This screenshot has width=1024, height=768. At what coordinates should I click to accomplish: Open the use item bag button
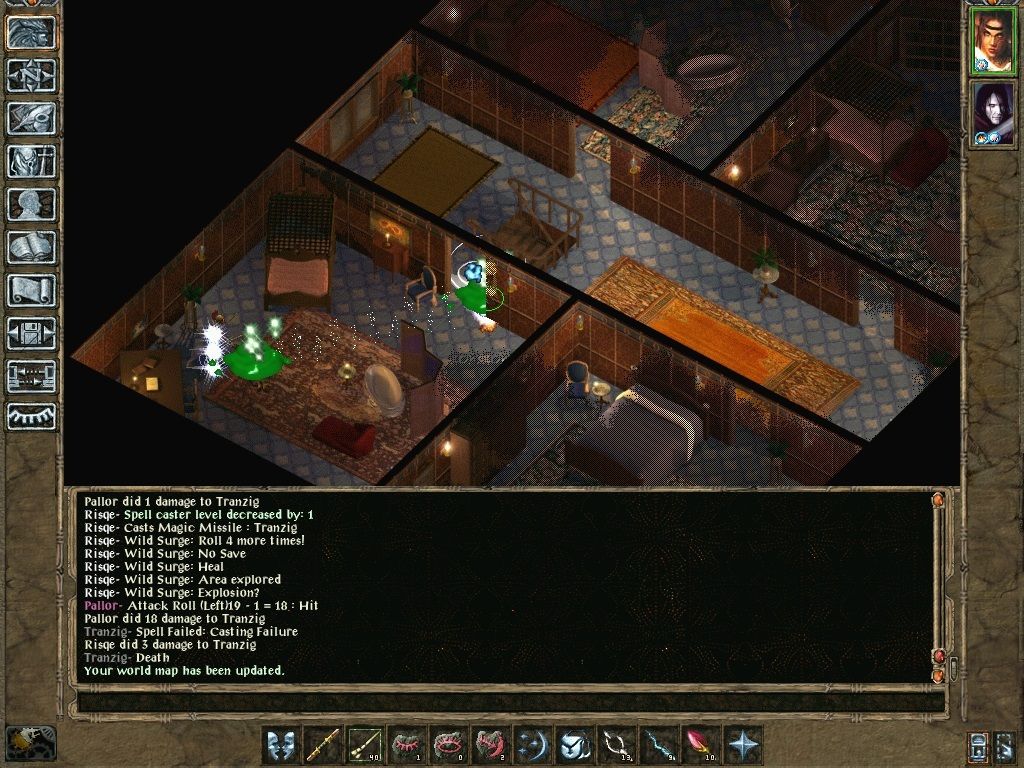(574, 745)
